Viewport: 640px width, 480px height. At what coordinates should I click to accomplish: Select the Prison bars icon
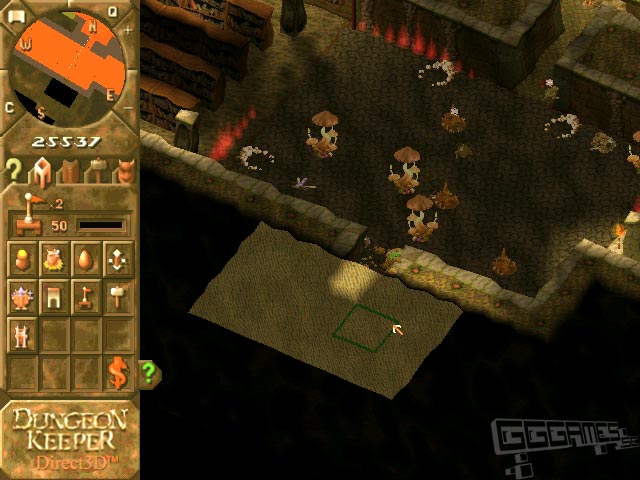click(x=23, y=333)
